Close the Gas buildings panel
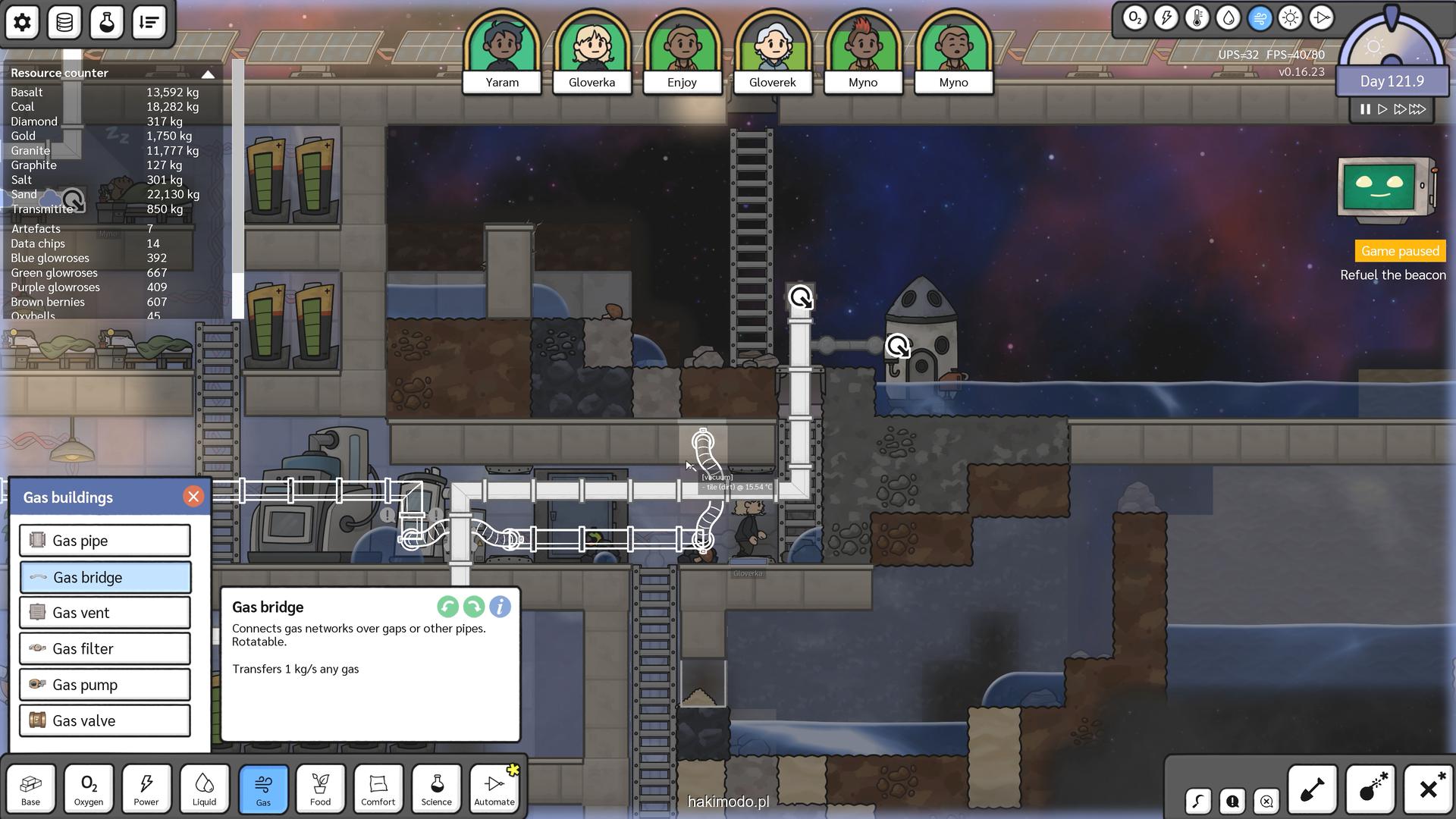 [193, 497]
